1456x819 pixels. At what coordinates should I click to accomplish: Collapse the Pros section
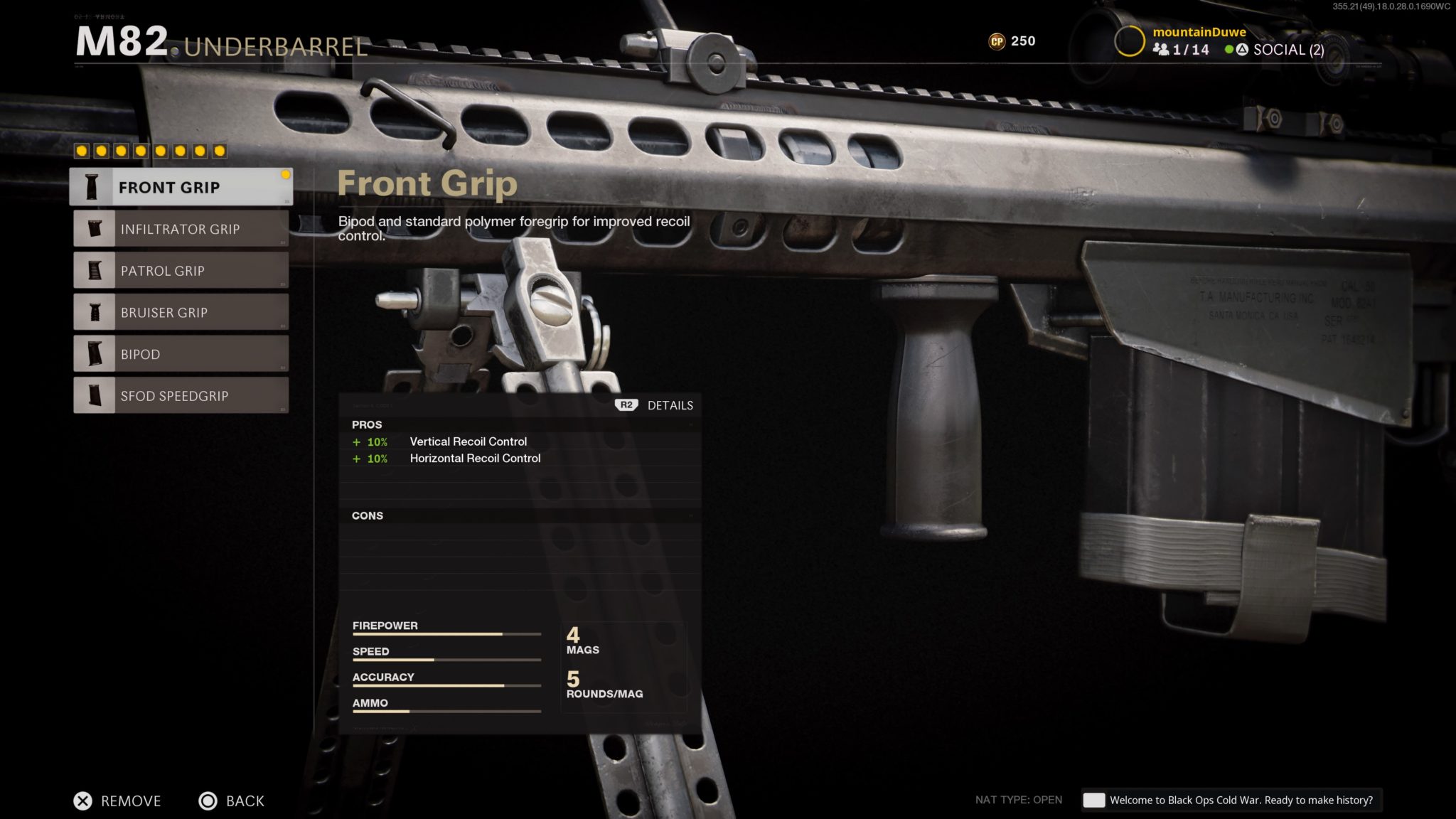click(x=368, y=424)
